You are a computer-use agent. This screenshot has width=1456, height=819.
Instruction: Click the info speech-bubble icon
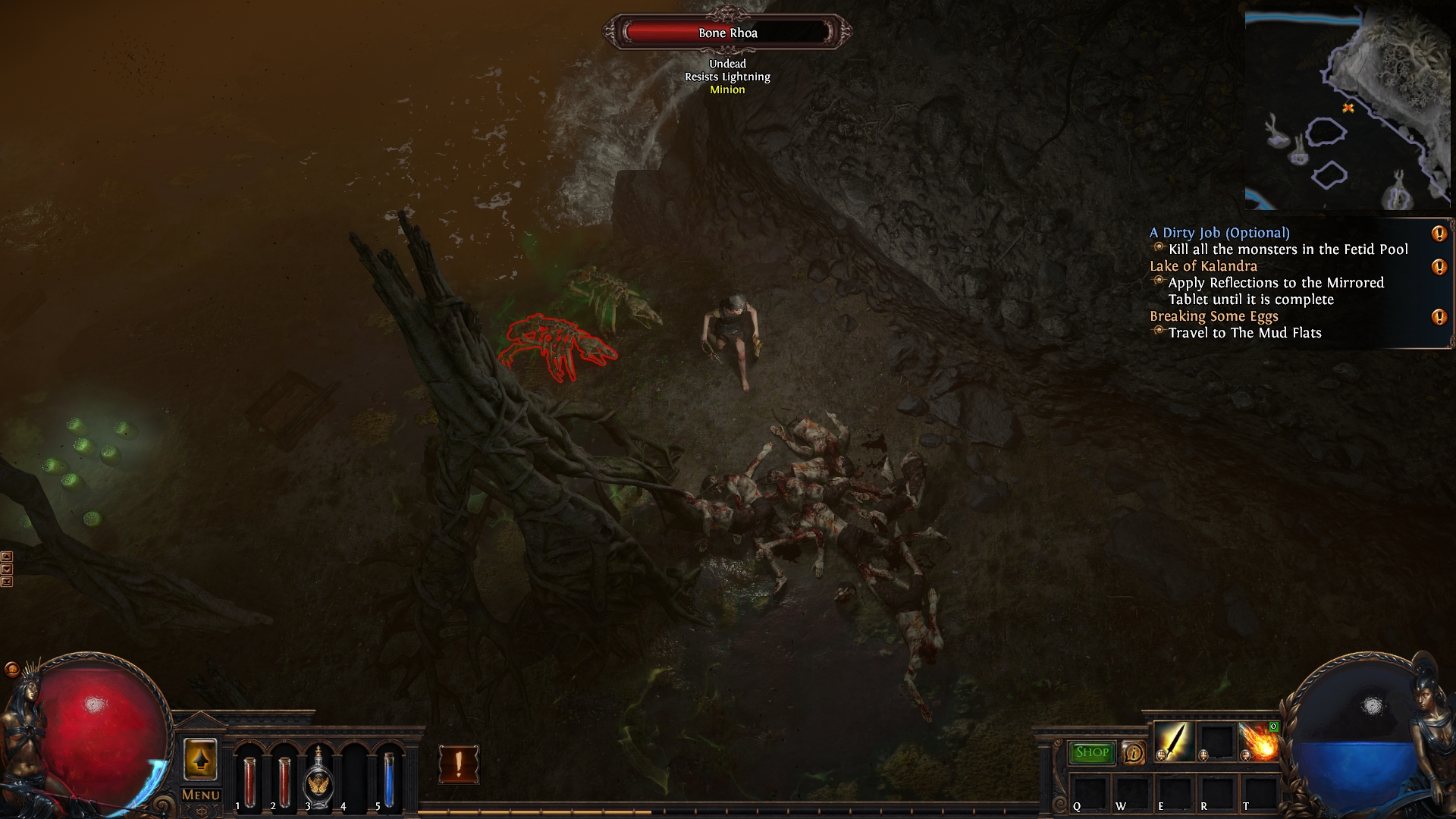1133,752
